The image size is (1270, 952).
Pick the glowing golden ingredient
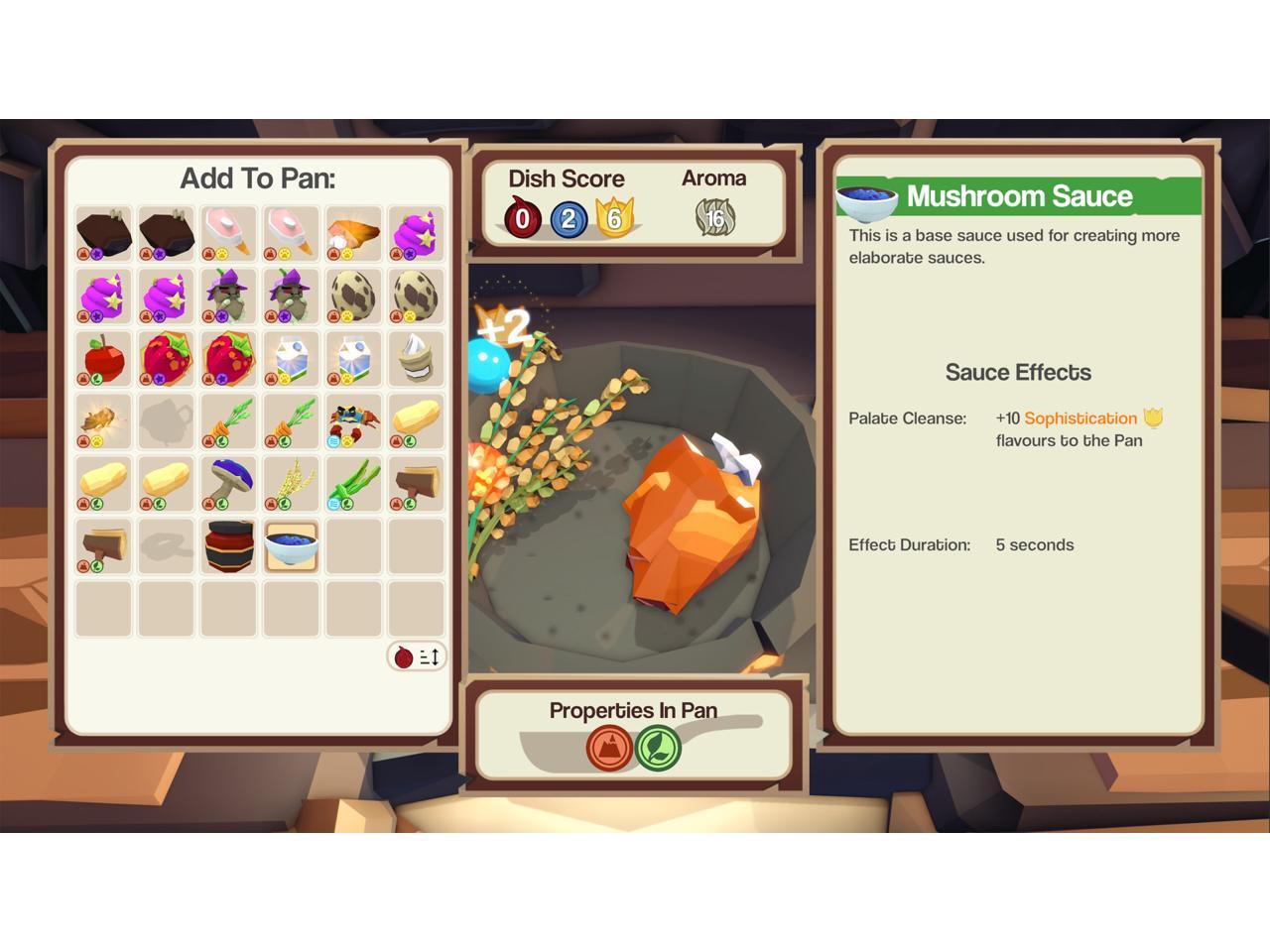(103, 420)
